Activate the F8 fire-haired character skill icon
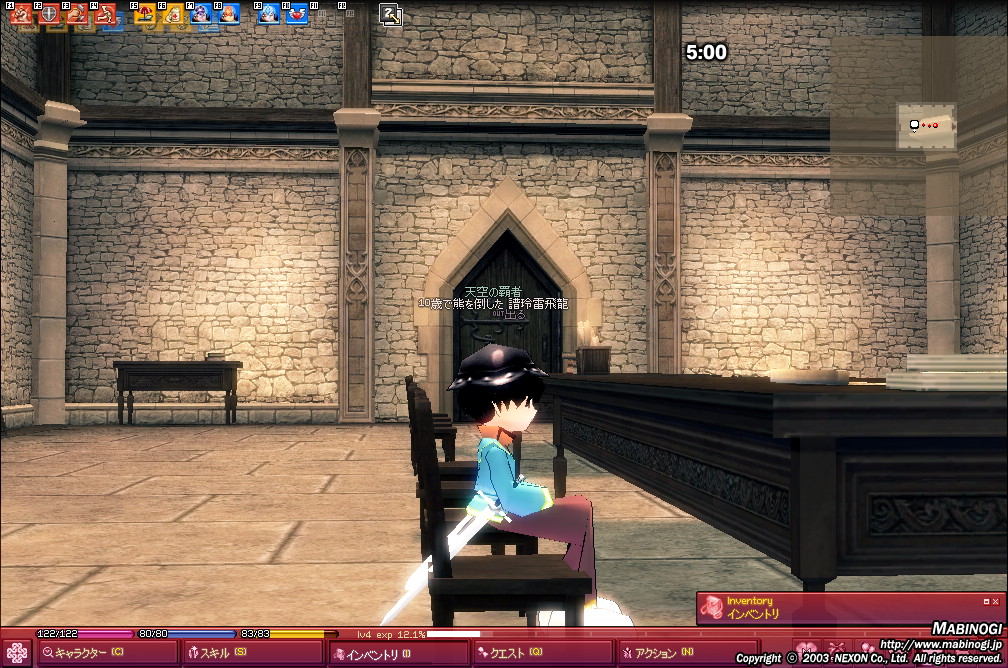This screenshot has height=668, width=1008. 229,14
